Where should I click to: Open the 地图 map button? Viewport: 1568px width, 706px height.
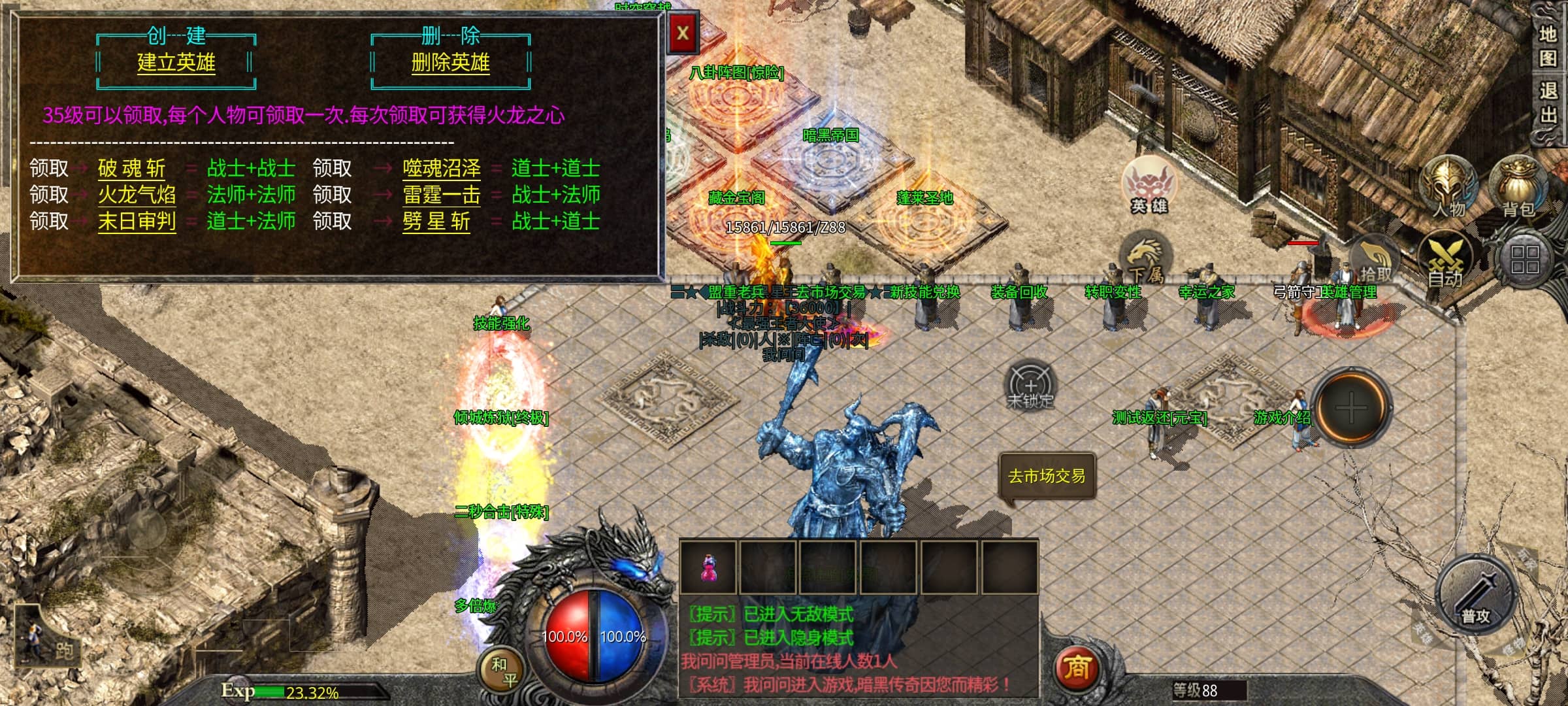1548,46
